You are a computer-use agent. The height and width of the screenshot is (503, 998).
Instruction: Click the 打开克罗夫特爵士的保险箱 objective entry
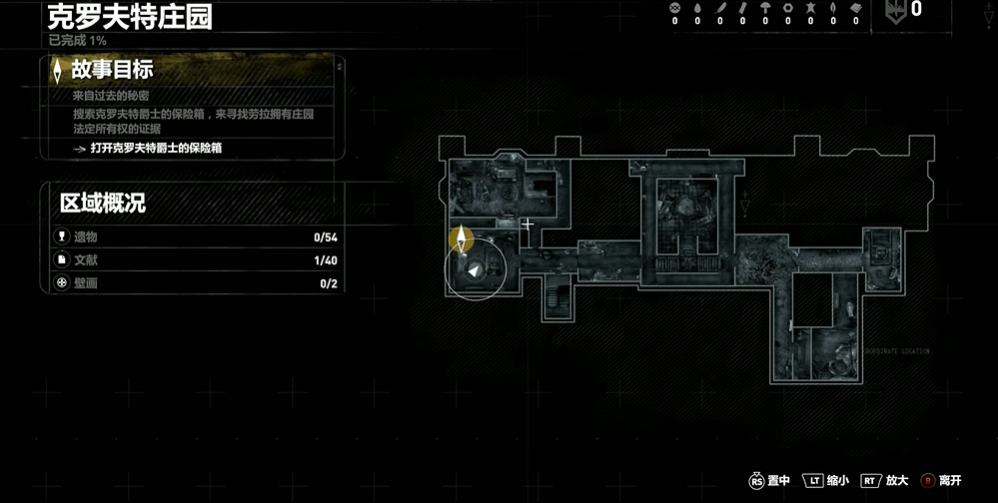155,148
